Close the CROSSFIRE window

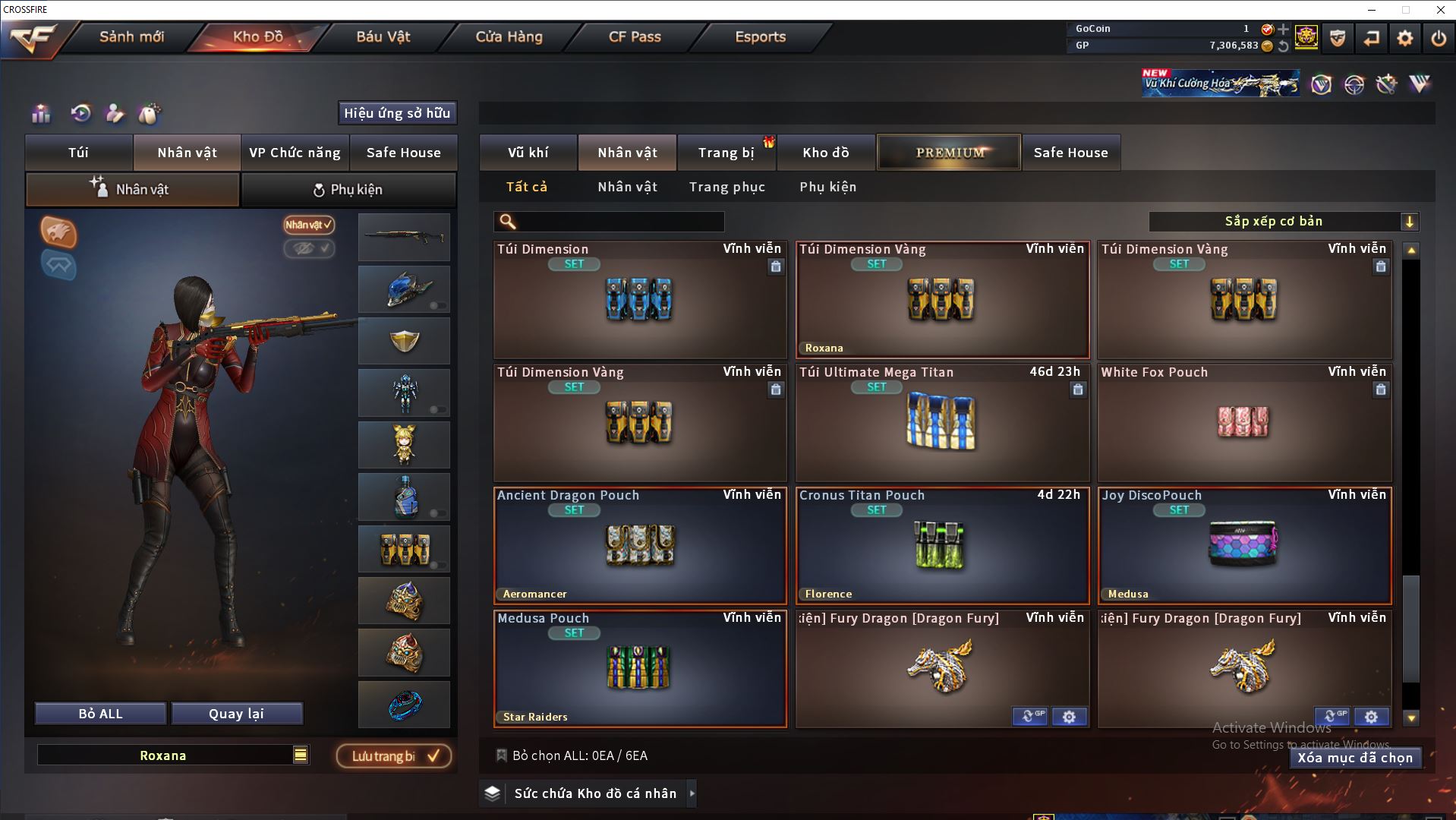click(1440, 10)
